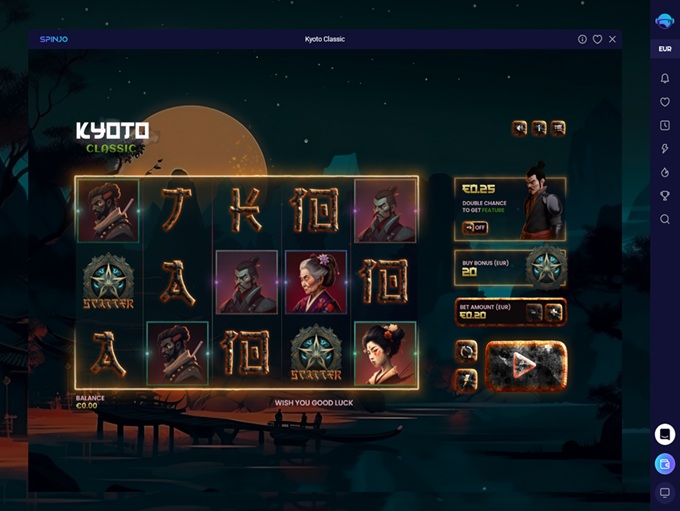Image resolution: width=680 pixels, height=511 pixels.
Task: Close the Kyoto Classic game window
Action: pyautogui.click(x=612, y=39)
